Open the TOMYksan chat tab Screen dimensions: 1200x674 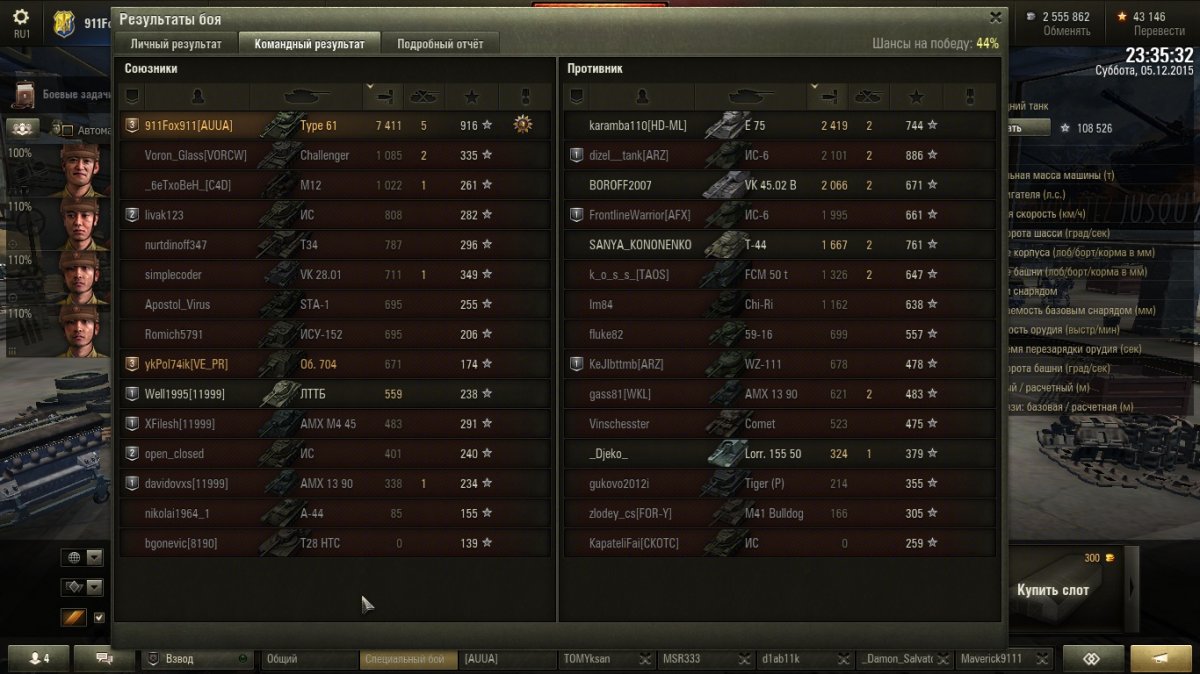click(597, 659)
